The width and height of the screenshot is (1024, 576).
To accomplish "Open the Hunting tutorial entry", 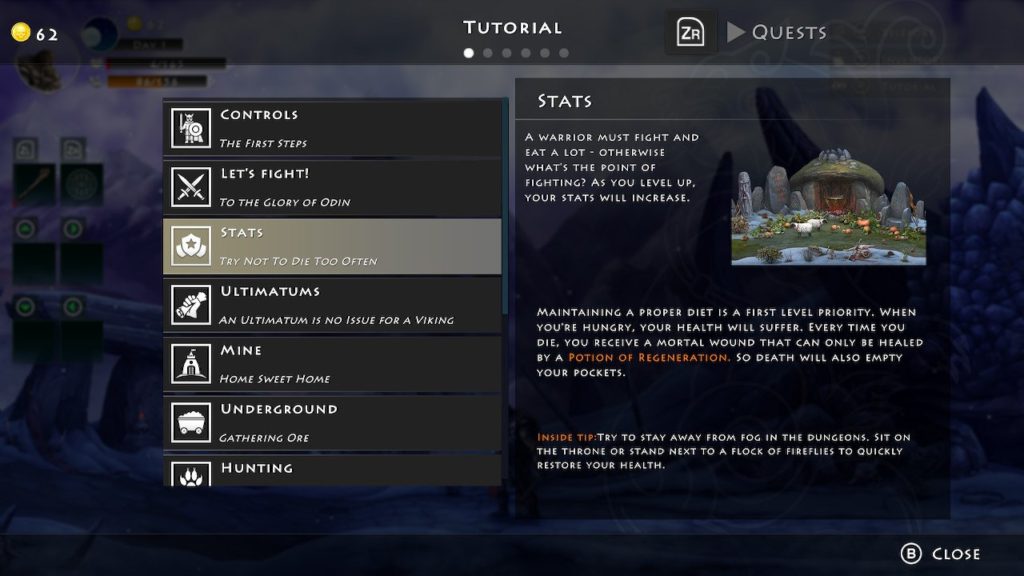I will 332,471.
